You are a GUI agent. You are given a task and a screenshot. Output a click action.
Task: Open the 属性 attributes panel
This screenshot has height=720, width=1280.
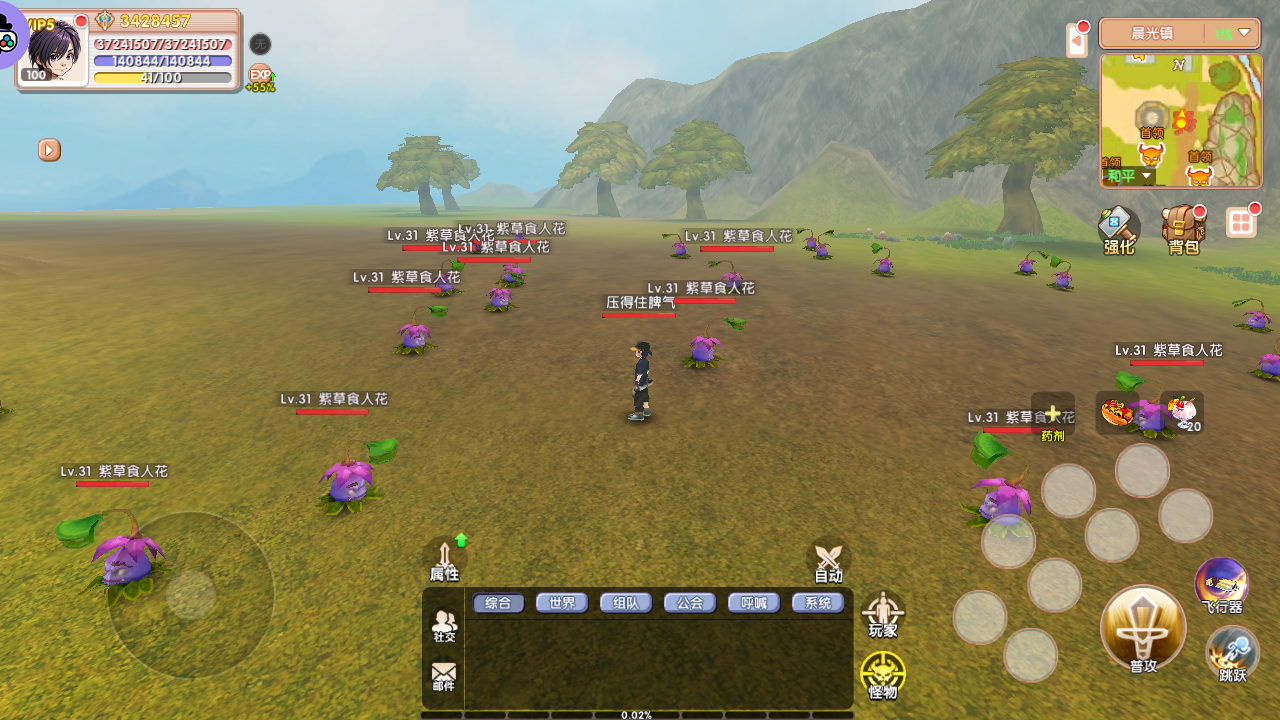point(444,561)
